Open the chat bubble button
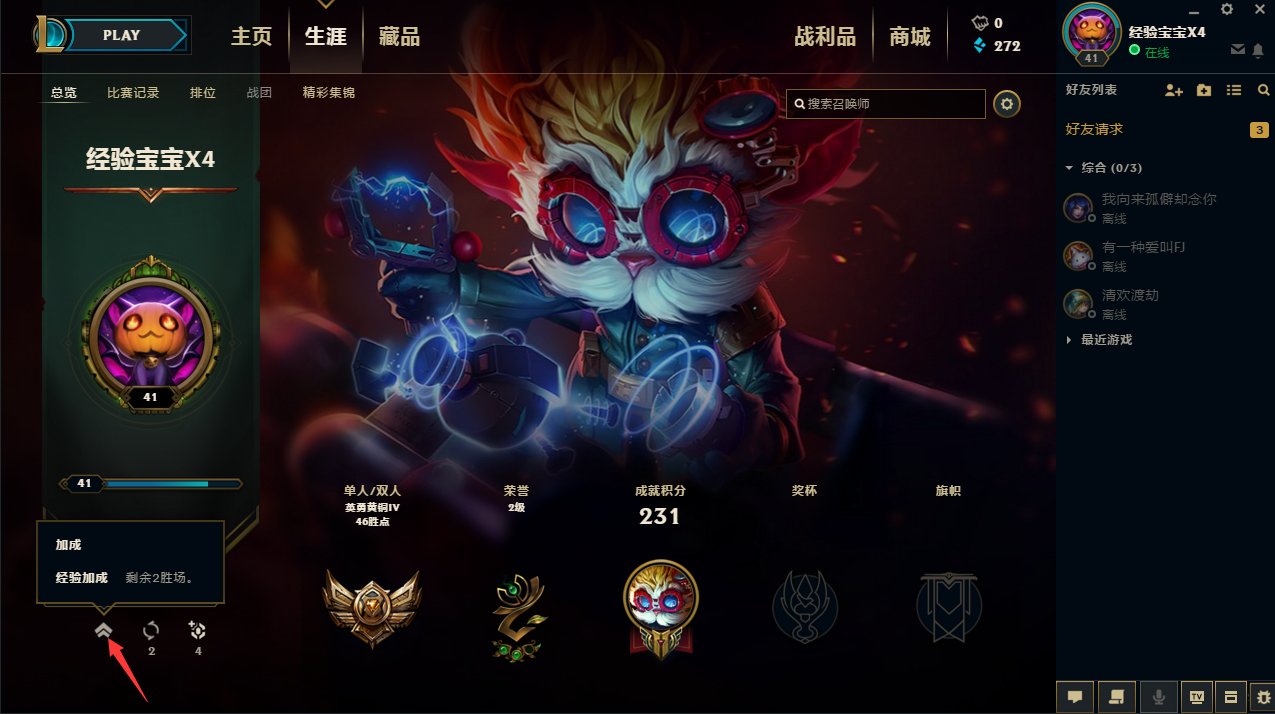 coord(1075,696)
